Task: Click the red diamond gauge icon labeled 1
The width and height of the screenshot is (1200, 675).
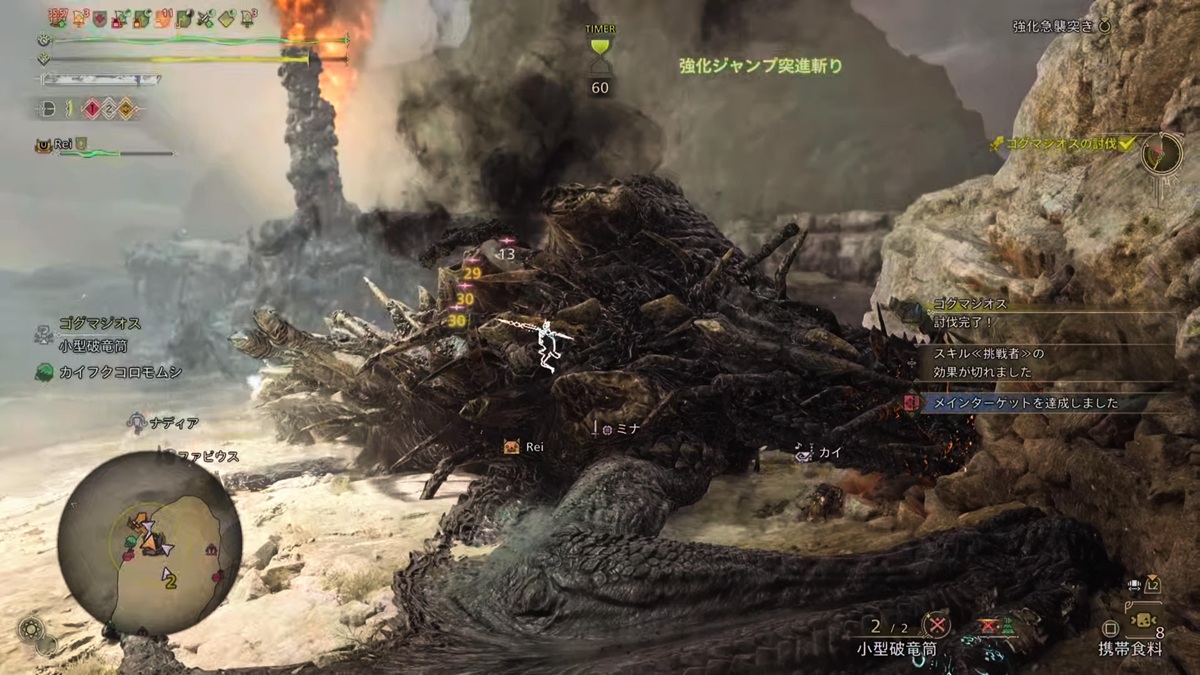Action: coord(90,108)
